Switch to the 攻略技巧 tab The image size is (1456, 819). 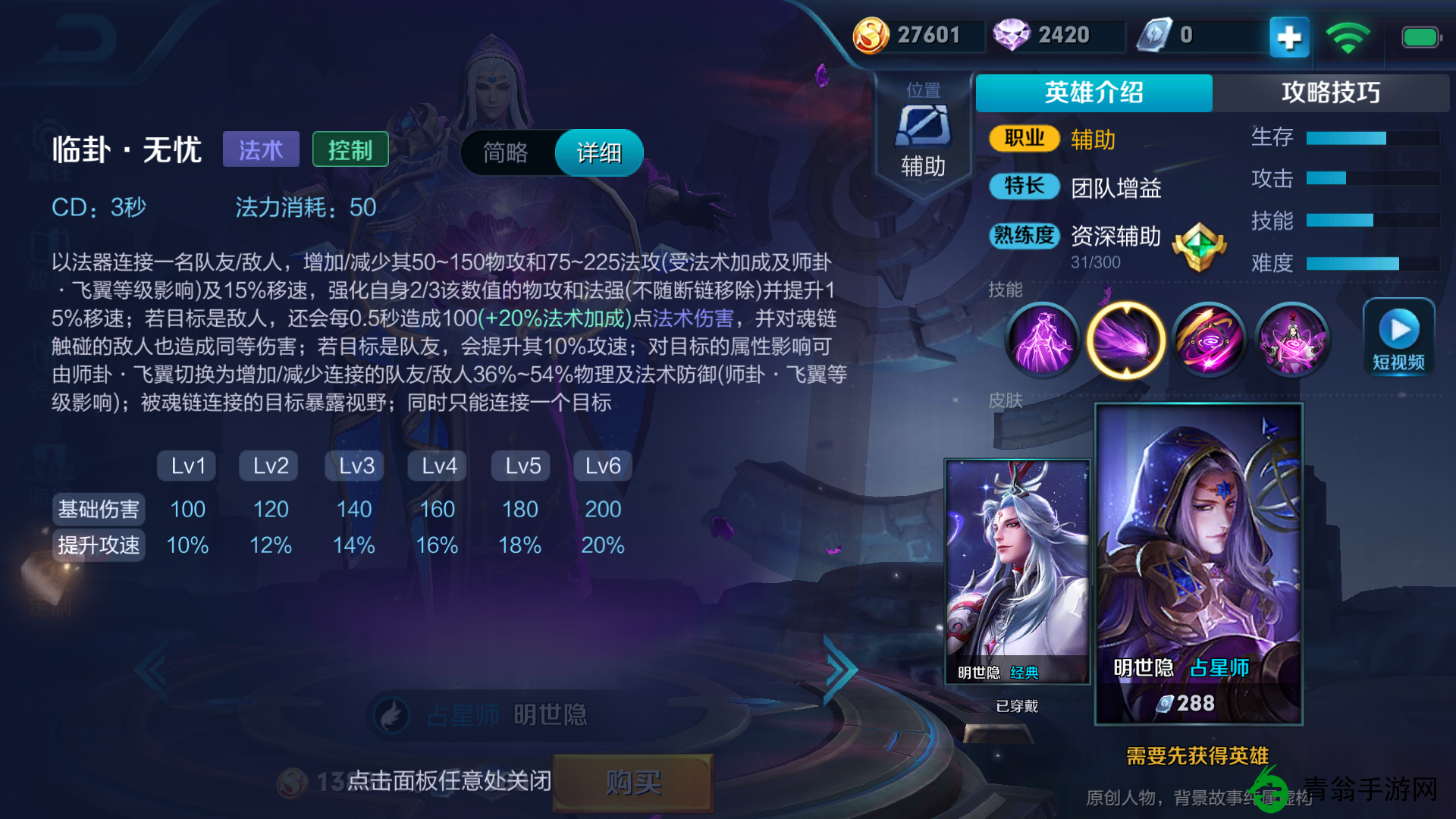(x=1332, y=93)
